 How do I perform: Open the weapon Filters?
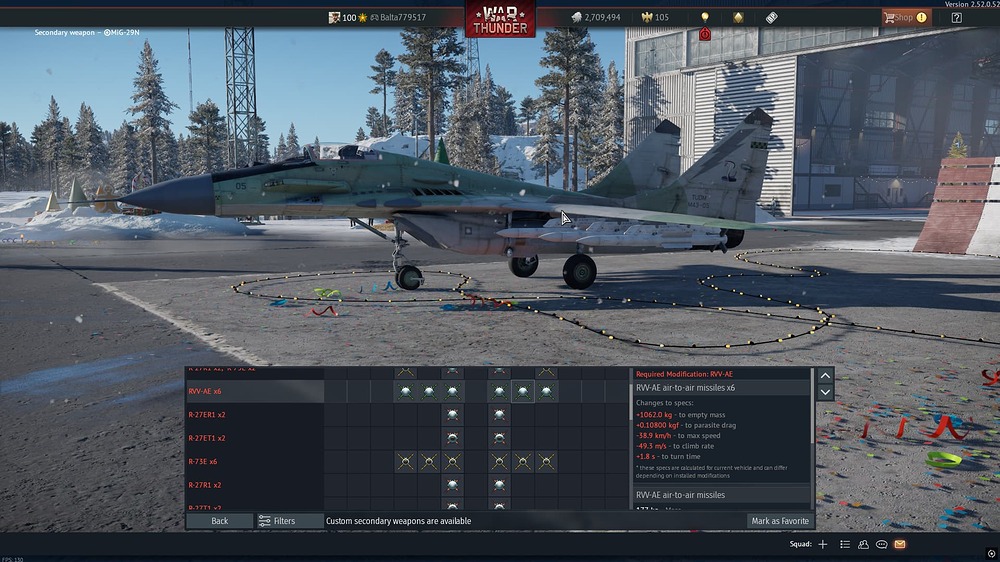point(277,521)
